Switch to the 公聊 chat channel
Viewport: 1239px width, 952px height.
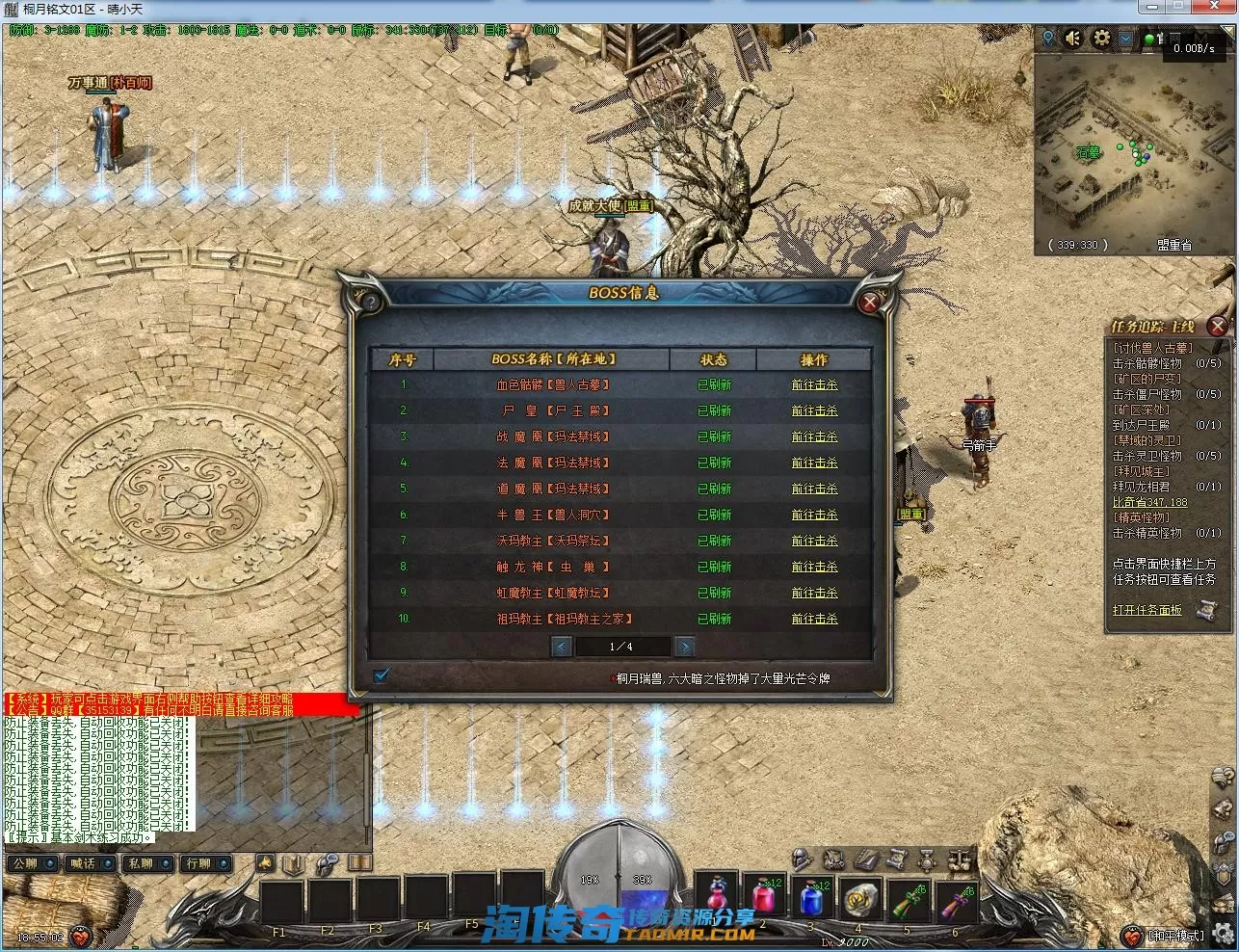(26, 863)
